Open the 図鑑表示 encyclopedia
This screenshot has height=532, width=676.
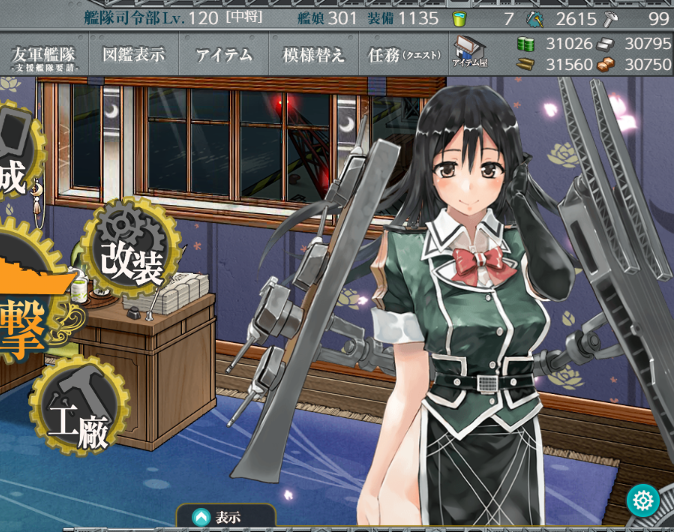click(133, 56)
